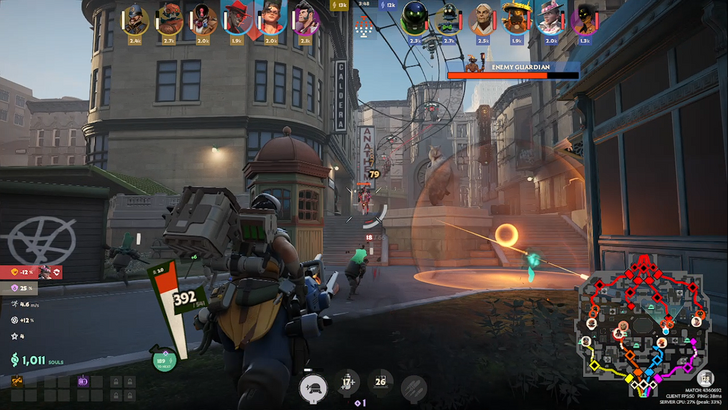Pick the last enemy portrait in the top bar

point(584,18)
